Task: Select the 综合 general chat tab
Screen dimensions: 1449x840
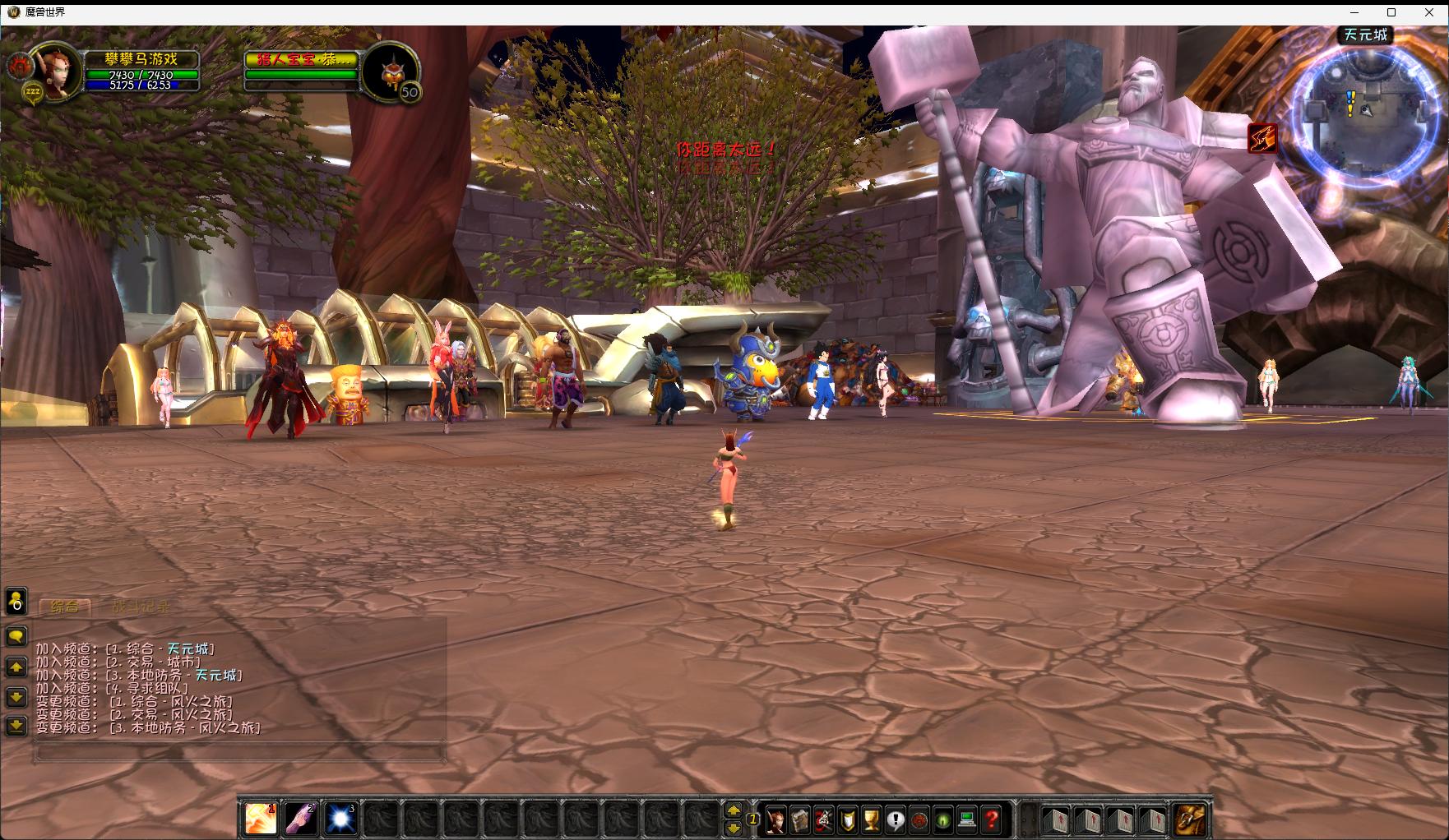Action: coord(65,607)
